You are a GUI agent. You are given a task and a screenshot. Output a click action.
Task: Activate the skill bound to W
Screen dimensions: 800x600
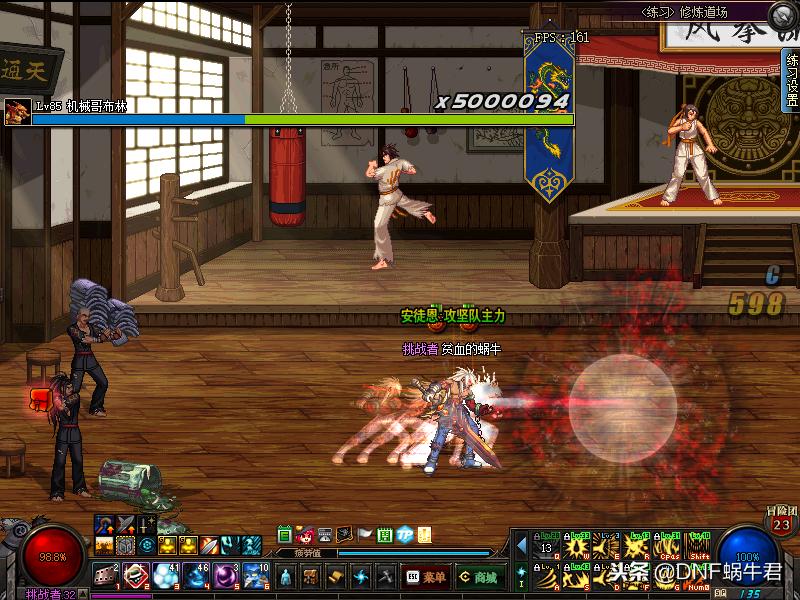(x=577, y=546)
